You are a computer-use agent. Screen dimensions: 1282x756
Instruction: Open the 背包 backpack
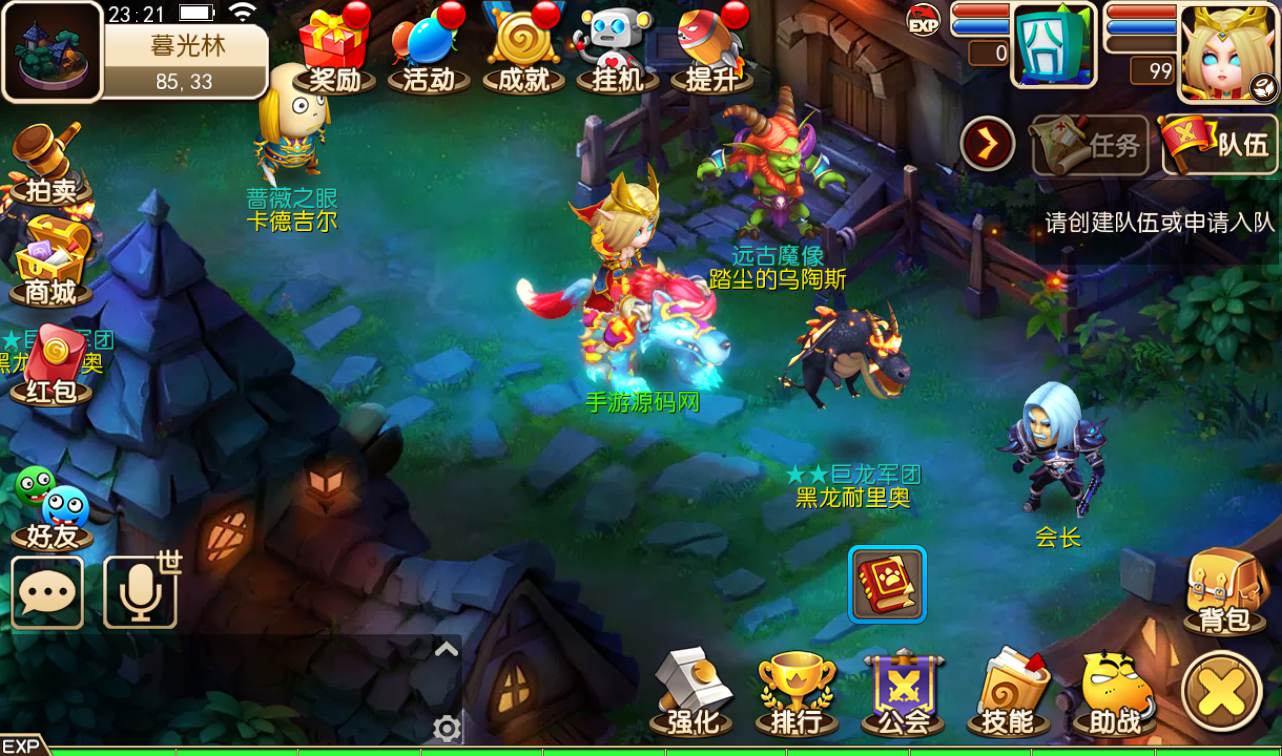(x=1222, y=590)
